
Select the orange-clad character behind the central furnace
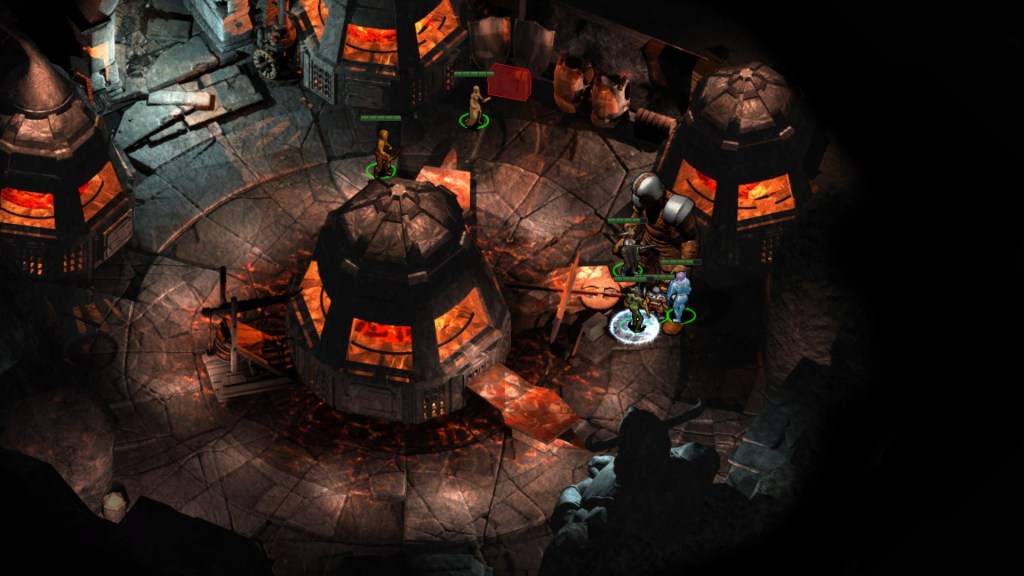(382, 153)
